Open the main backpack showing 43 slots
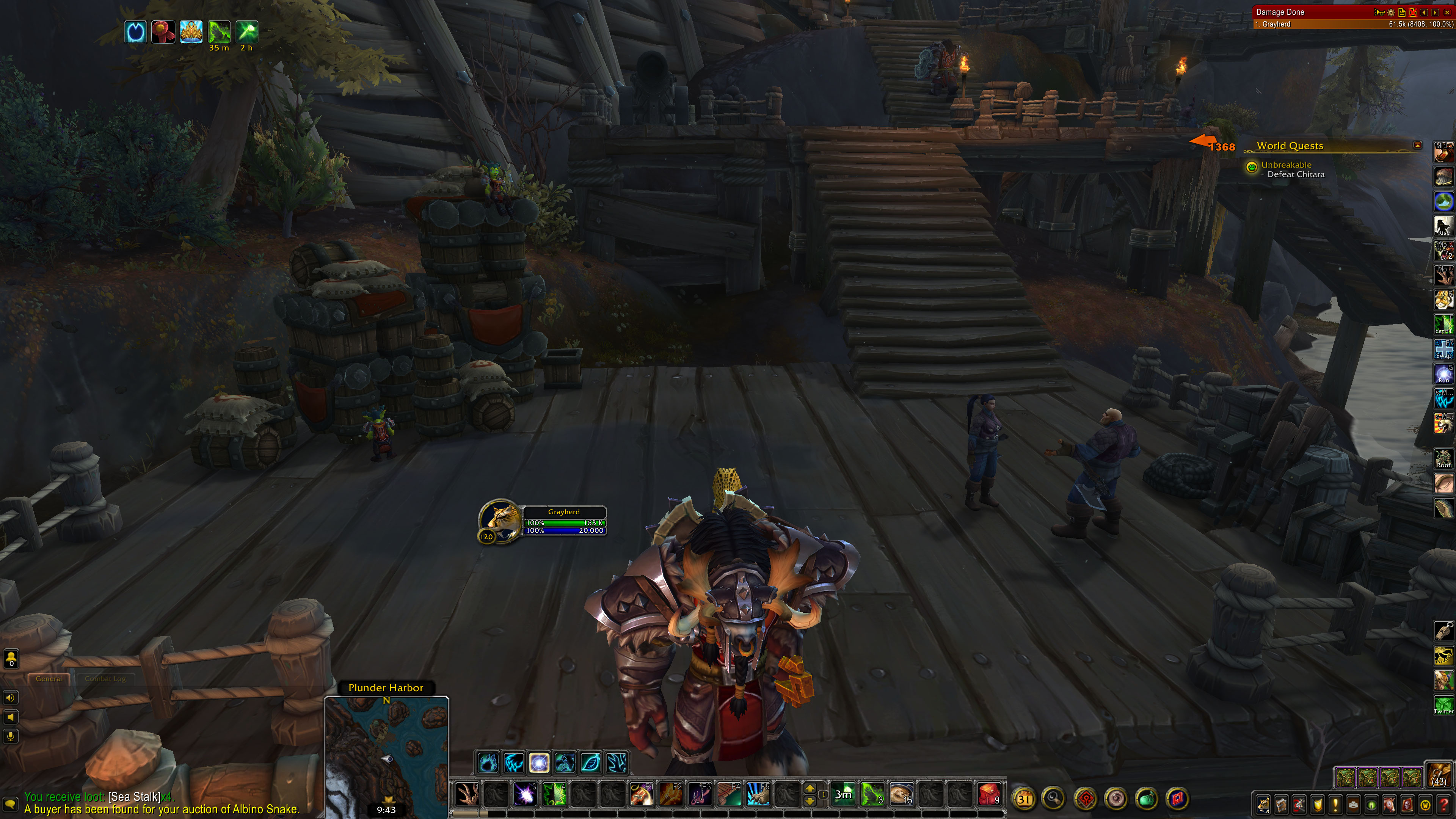1456x819 pixels. [x=1439, y=775]
